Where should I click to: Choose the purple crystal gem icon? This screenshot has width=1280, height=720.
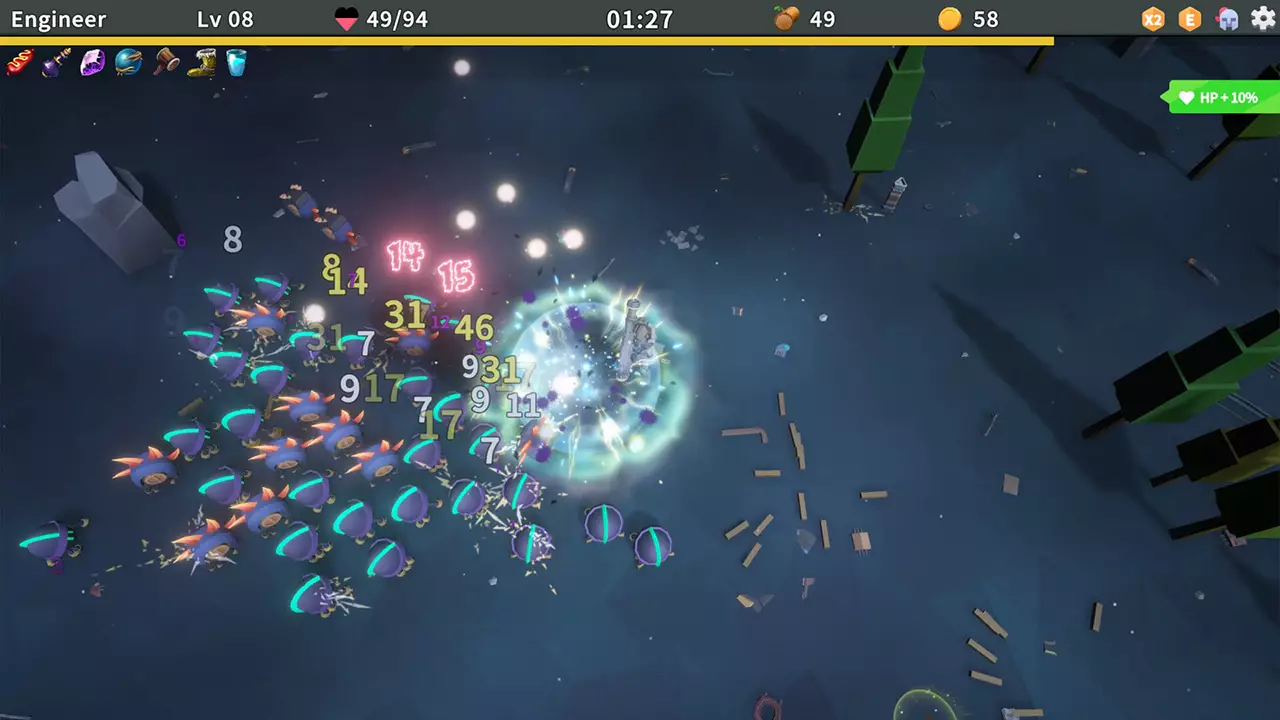click(x=92, y=63)
